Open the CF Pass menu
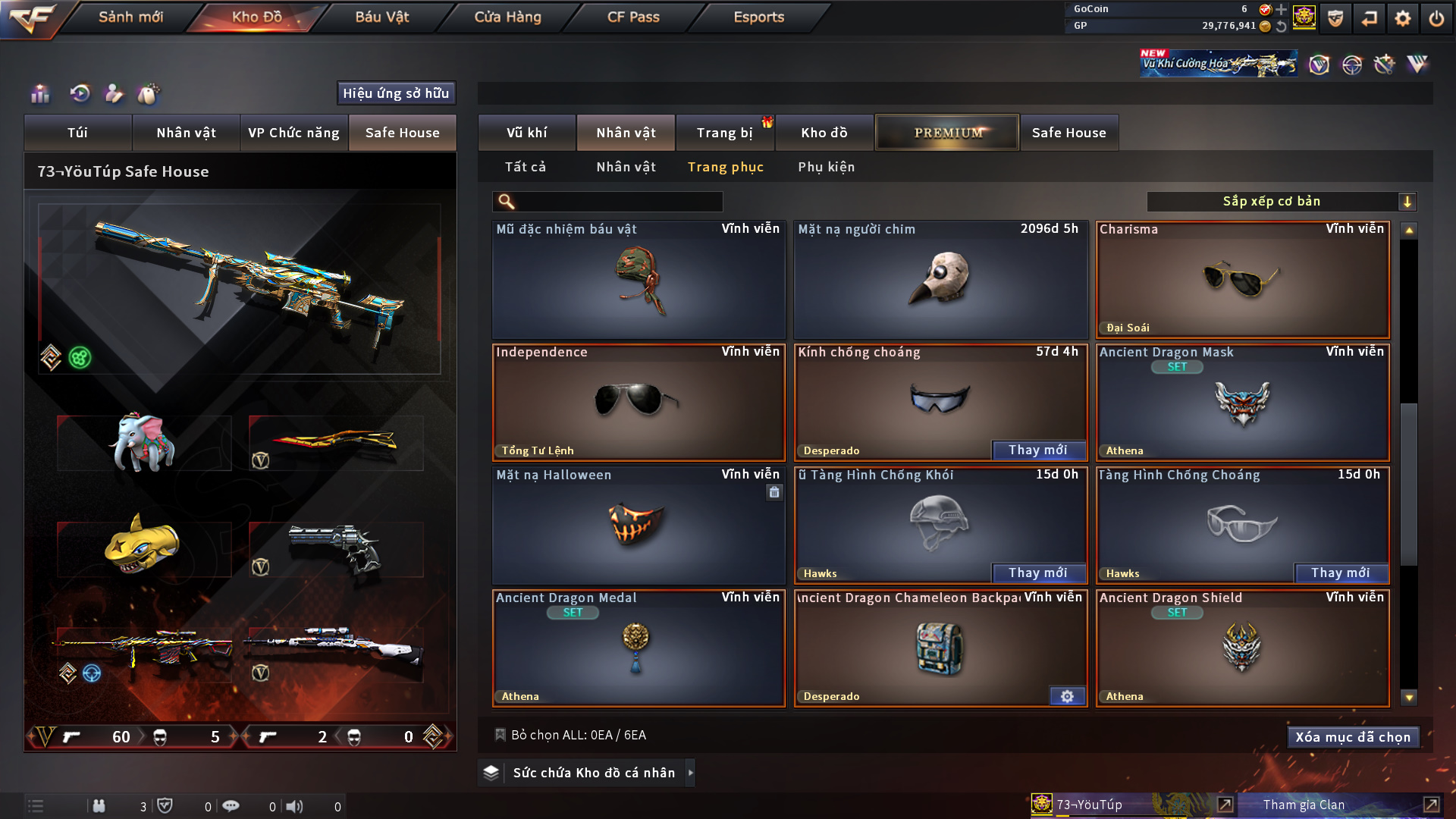The height and width of the screenshot is (819, 1456). click(x=633, y=17)
